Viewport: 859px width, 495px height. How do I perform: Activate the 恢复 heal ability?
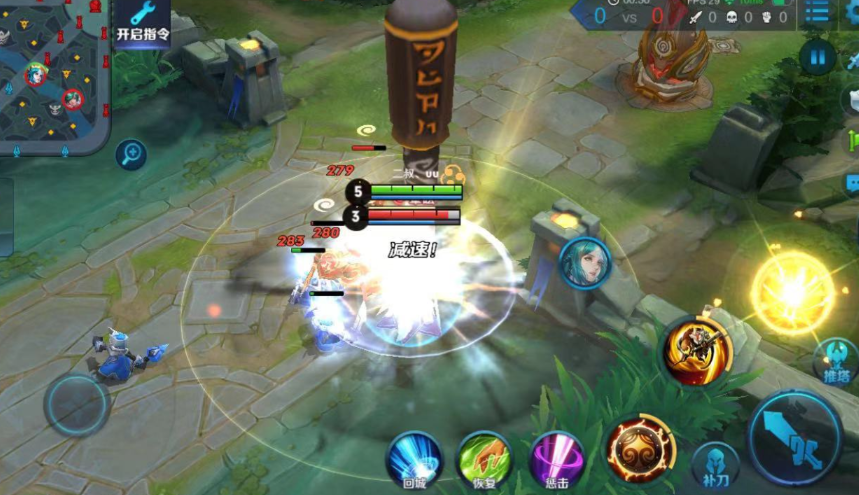[484, 460]
